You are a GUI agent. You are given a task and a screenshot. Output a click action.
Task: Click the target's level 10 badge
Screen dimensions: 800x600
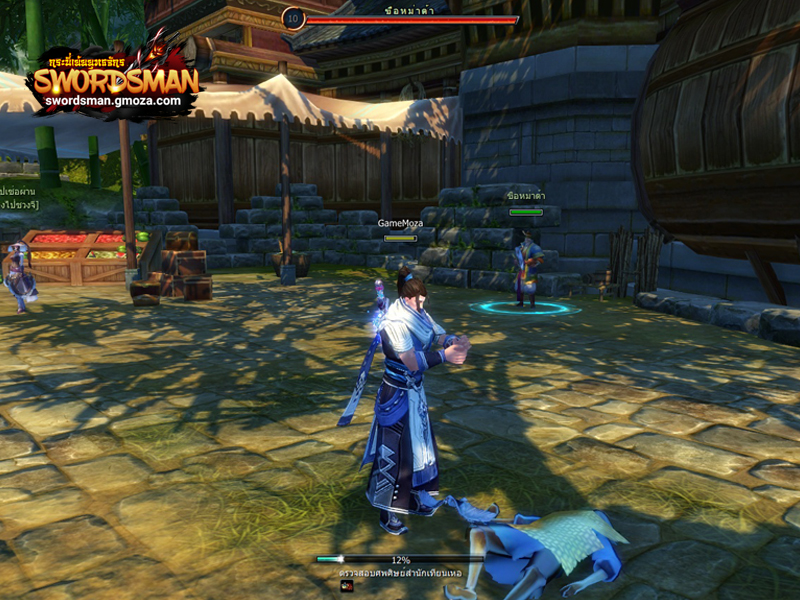(293, 18)
